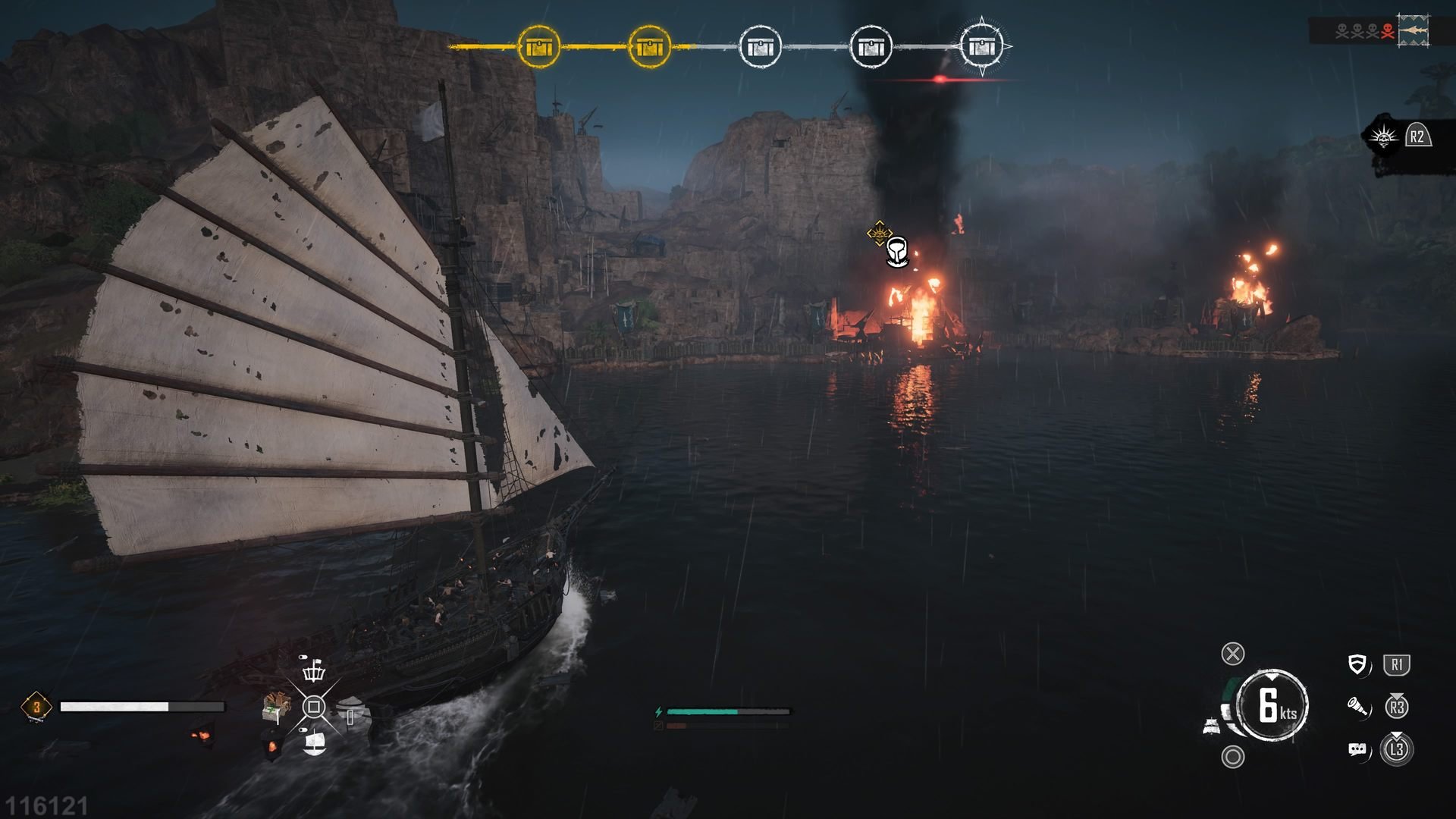Choose the sailing ship icon on the quick wheel

coord(314,743)
